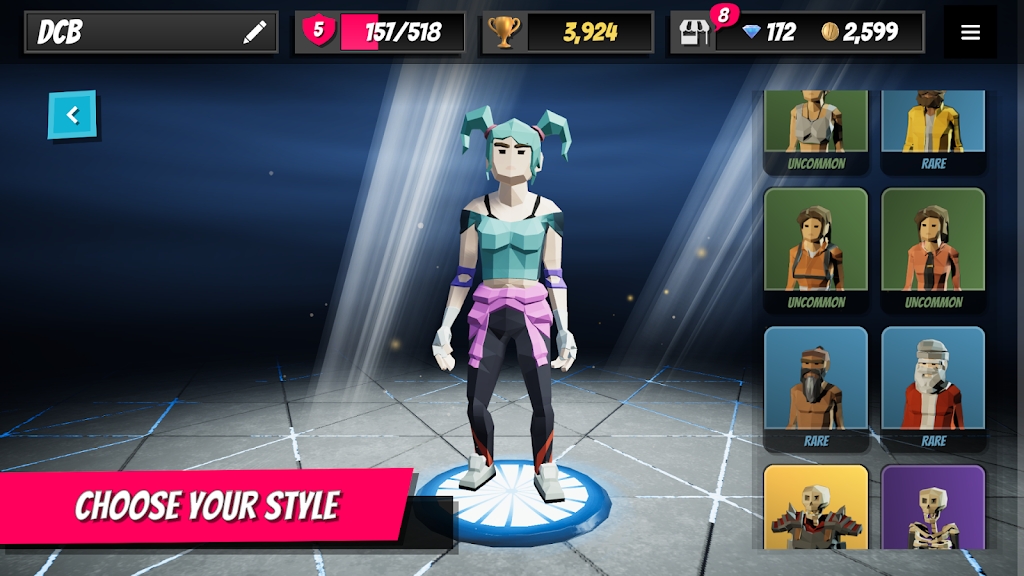Choose the orange crop top uncommon skin
Viewport: 1024px width, 576px height.
click(816, 247)
